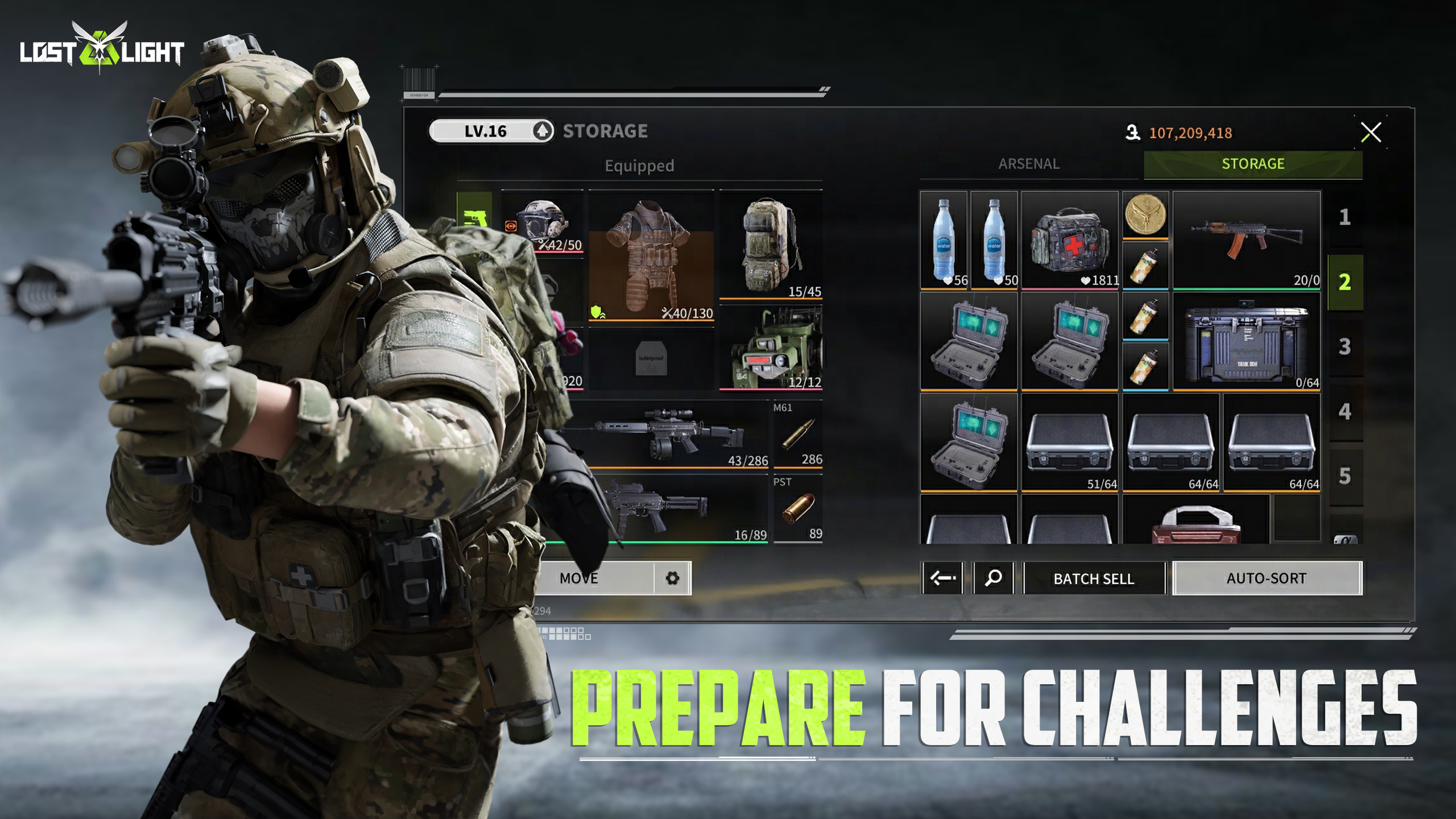This screenshot has width=1456, height=819.
Task: Open Batch Sell
Action: tap(1093, 578)
